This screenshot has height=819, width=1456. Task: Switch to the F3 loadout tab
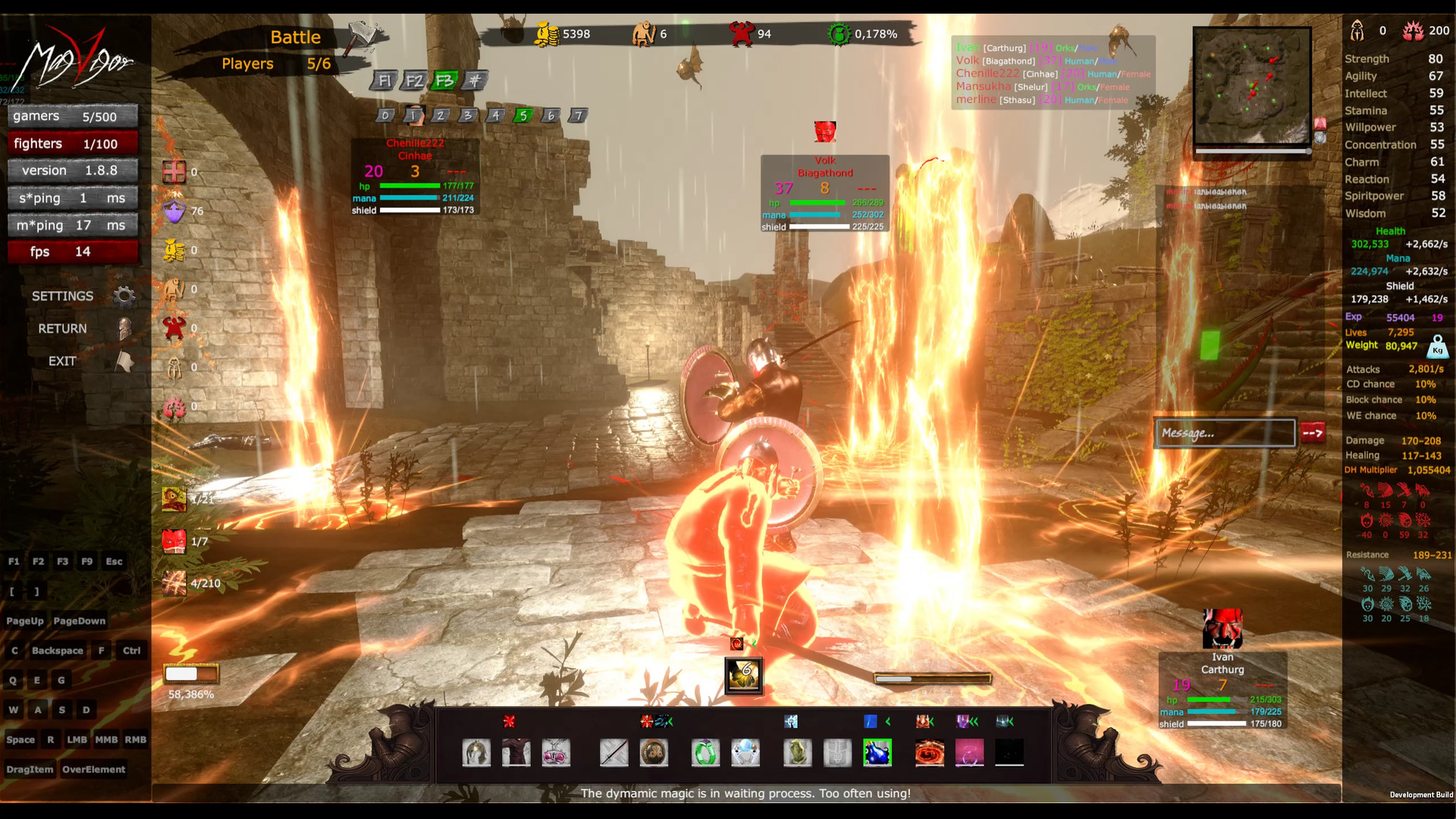click(x=446, y=79)
